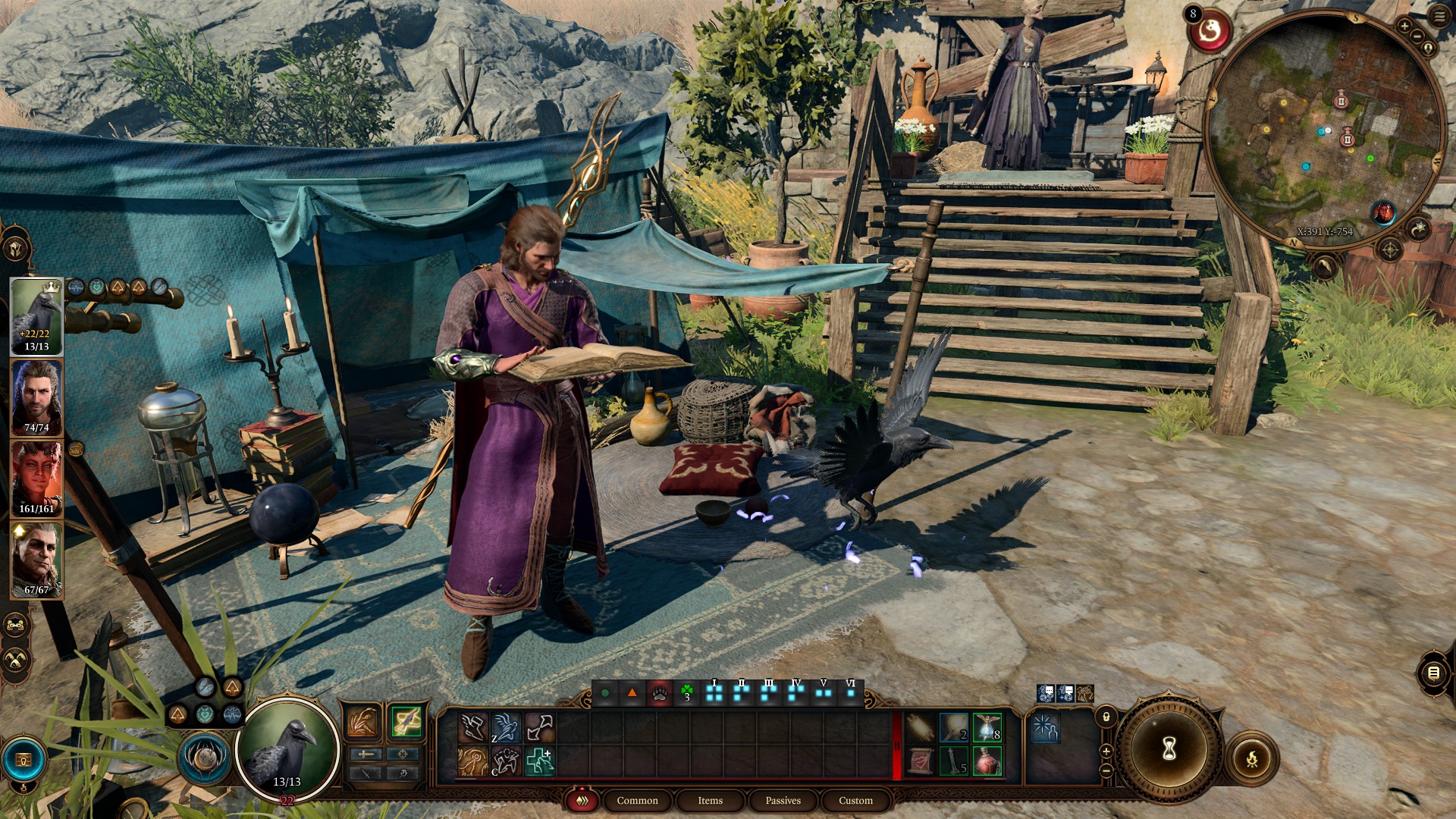Show the Passives hotbar tab
This screenshot has width=1456, height=819.
(x=783, y=800)
